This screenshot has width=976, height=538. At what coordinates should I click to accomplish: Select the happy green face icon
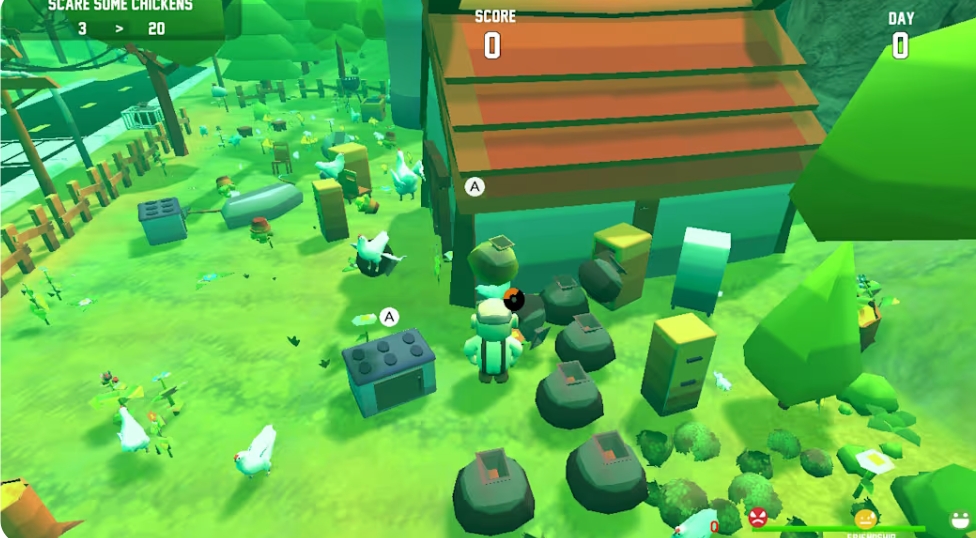point(960,521)
